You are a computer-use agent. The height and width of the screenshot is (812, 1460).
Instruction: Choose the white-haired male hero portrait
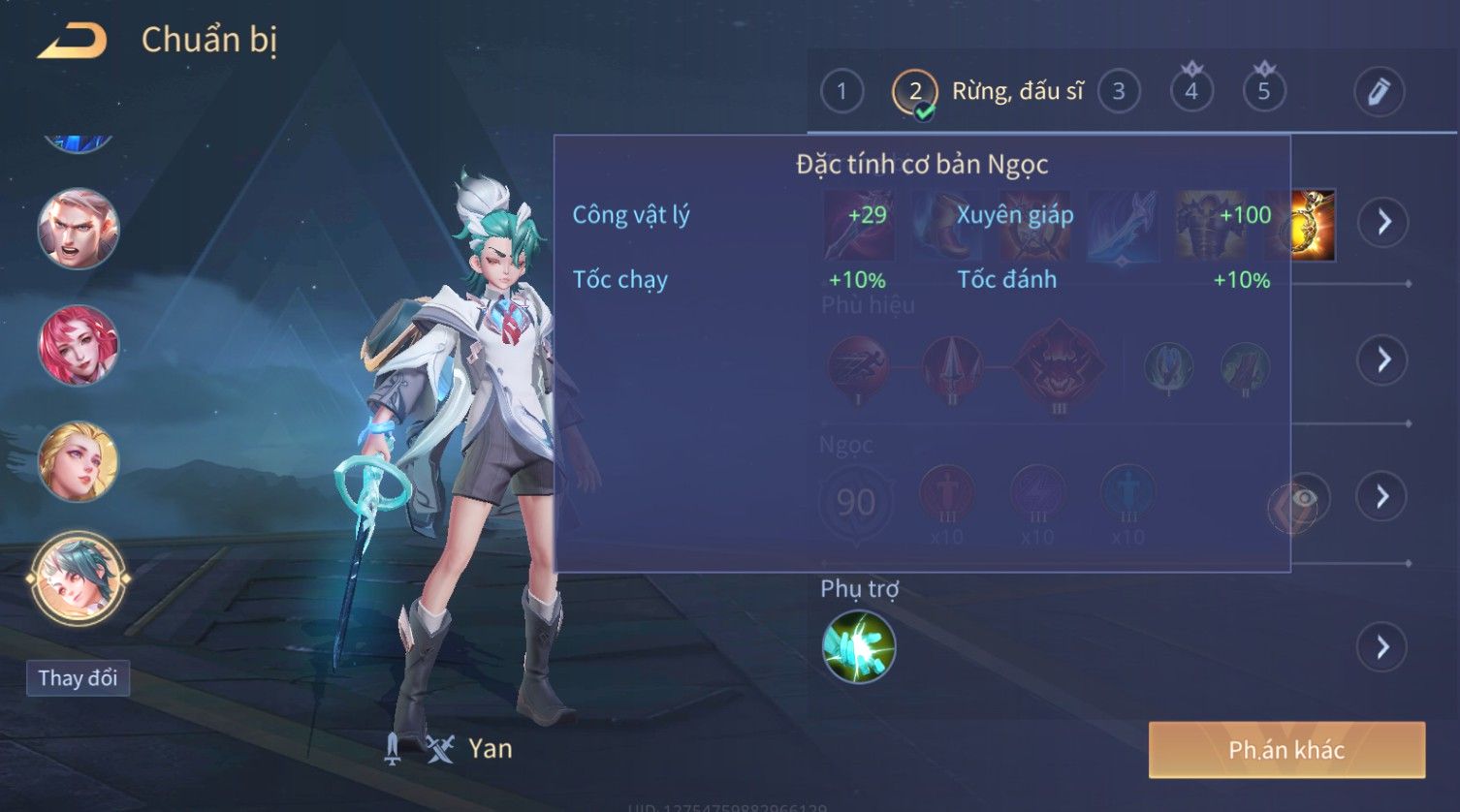pyautogui.click(x=78, y=230)
